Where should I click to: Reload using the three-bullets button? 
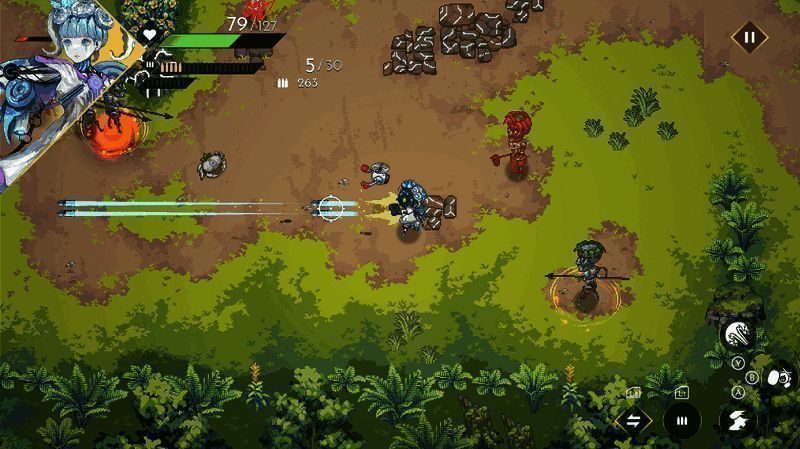point(683,420)
